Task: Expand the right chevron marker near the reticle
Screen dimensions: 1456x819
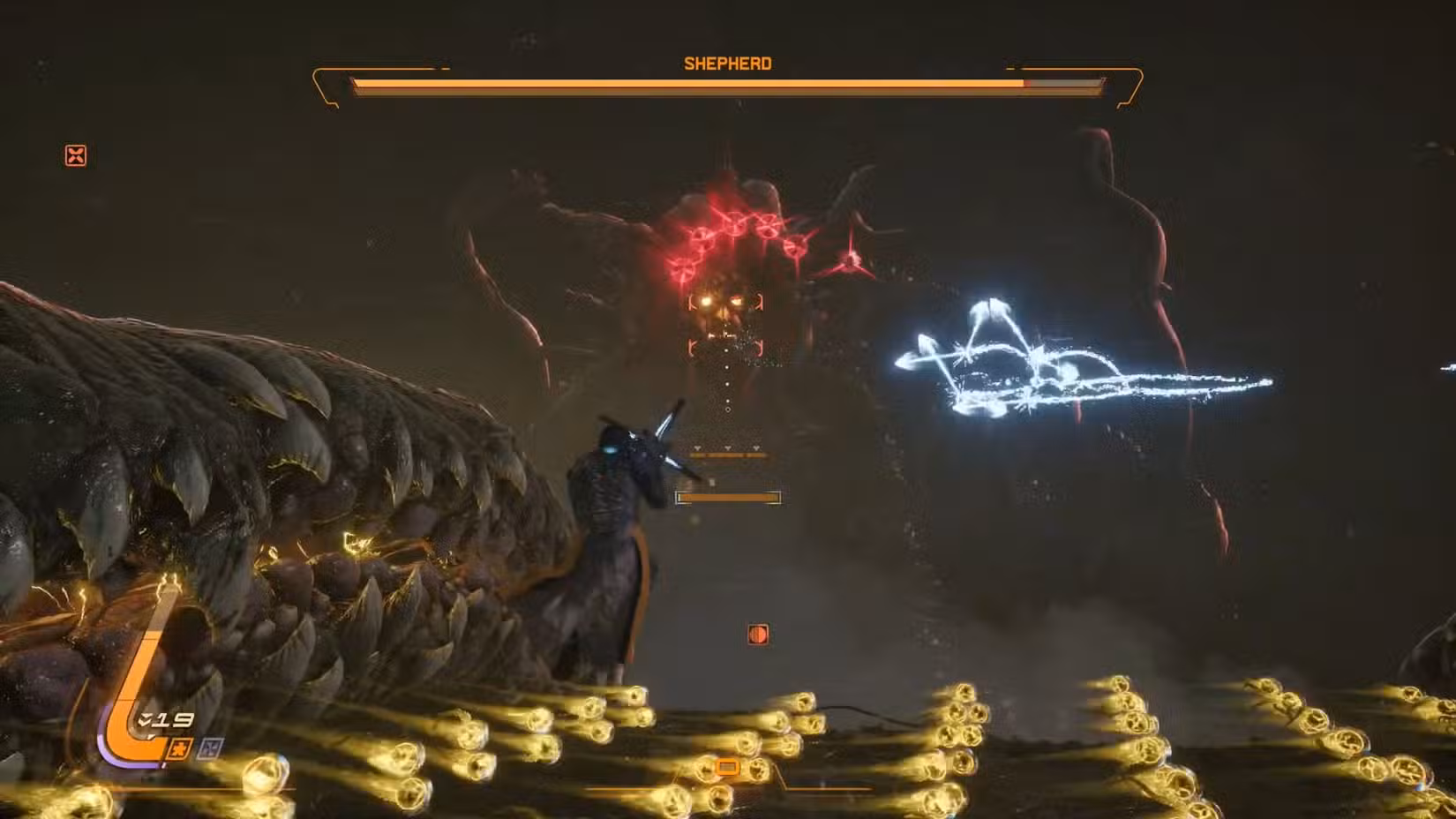Action: [x=756, y=447]
